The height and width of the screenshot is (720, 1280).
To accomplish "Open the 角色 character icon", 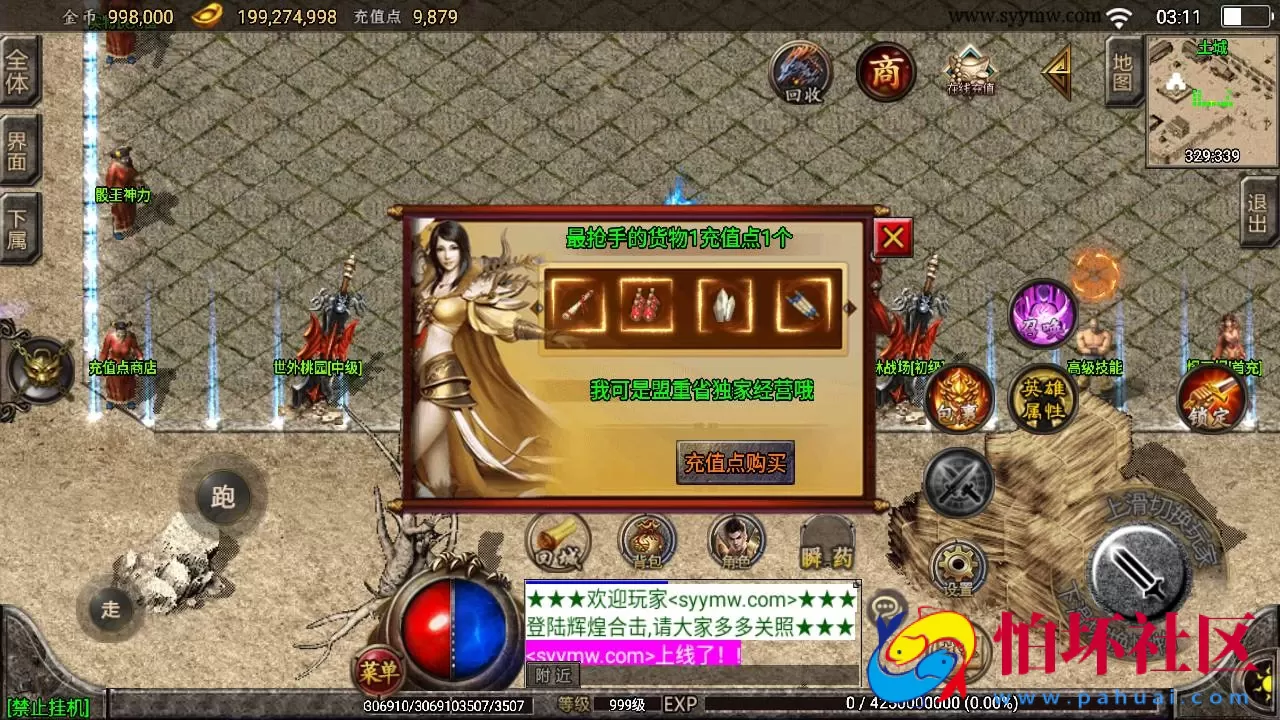I will [735, 541].
